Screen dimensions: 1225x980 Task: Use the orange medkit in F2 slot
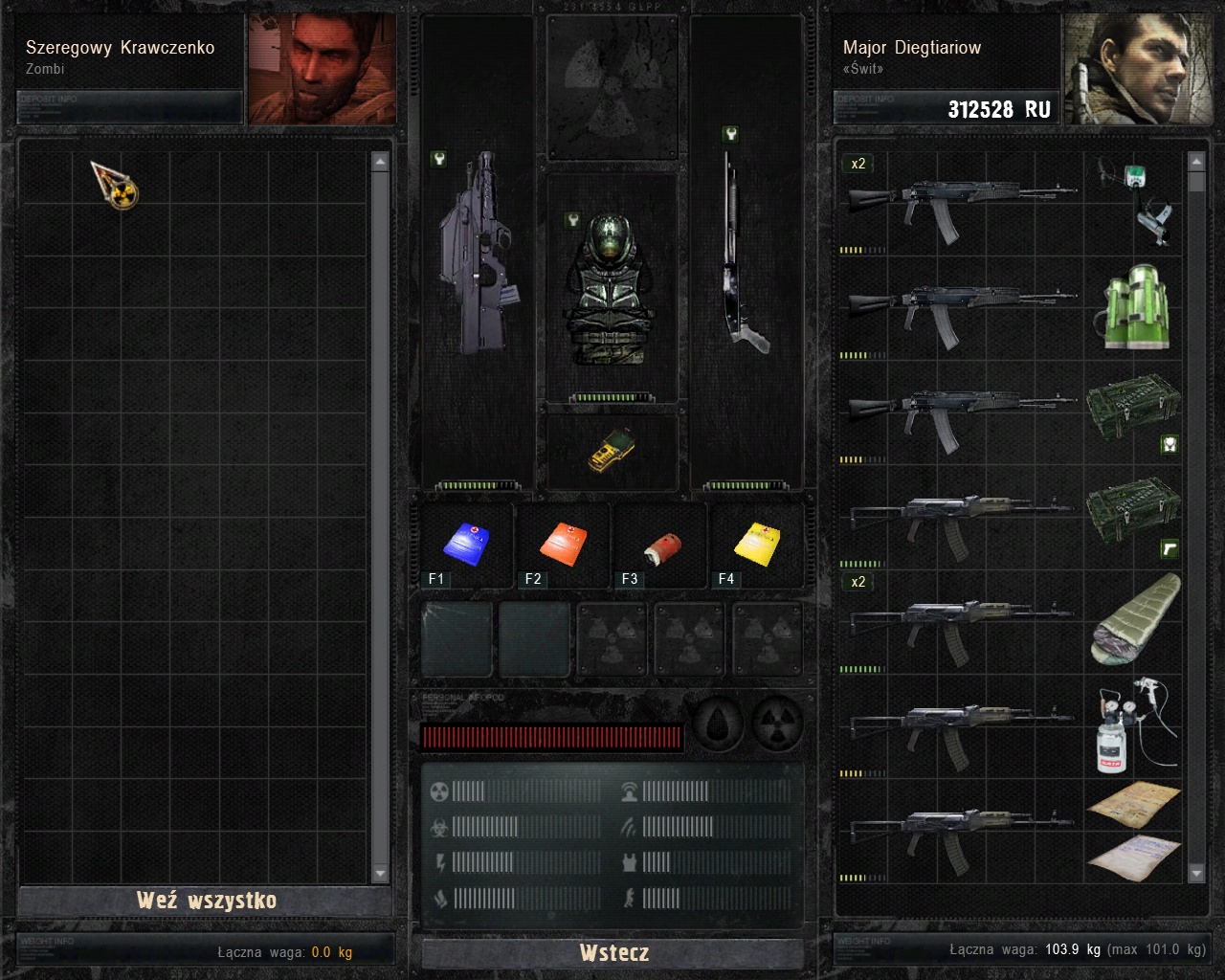[x=563, y=544]
